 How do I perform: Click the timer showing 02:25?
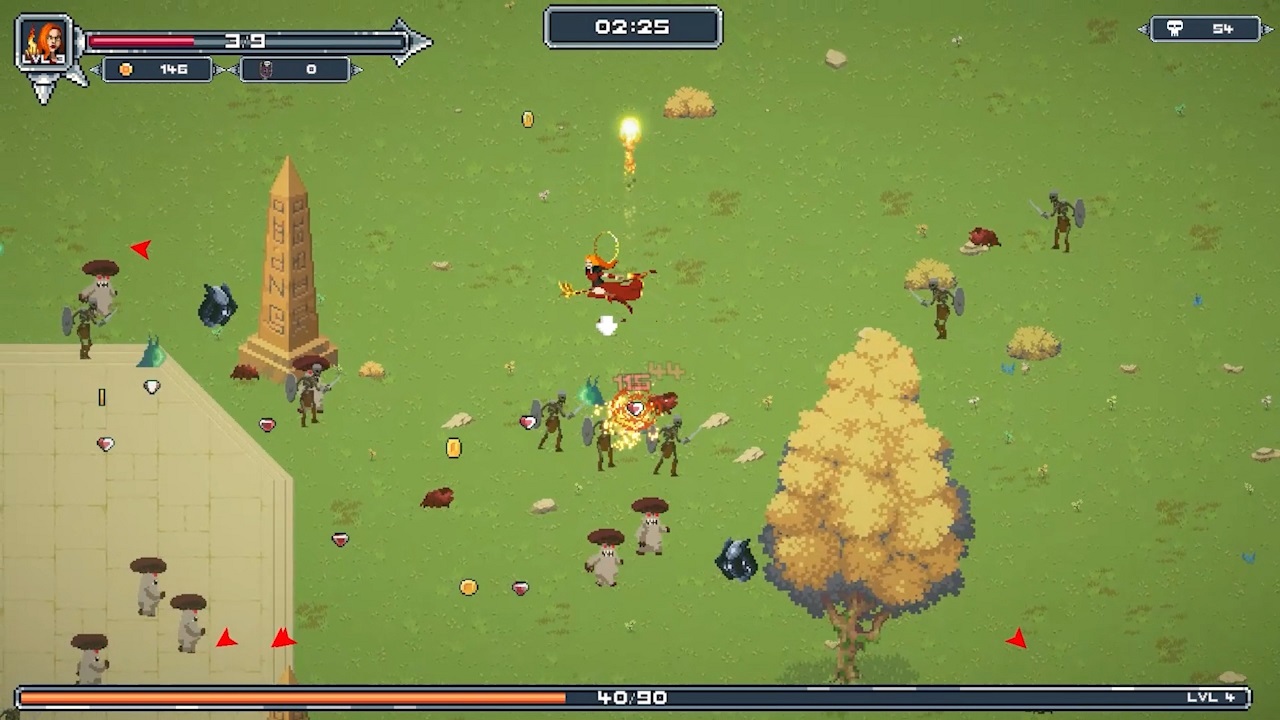(x=632, y=28)
